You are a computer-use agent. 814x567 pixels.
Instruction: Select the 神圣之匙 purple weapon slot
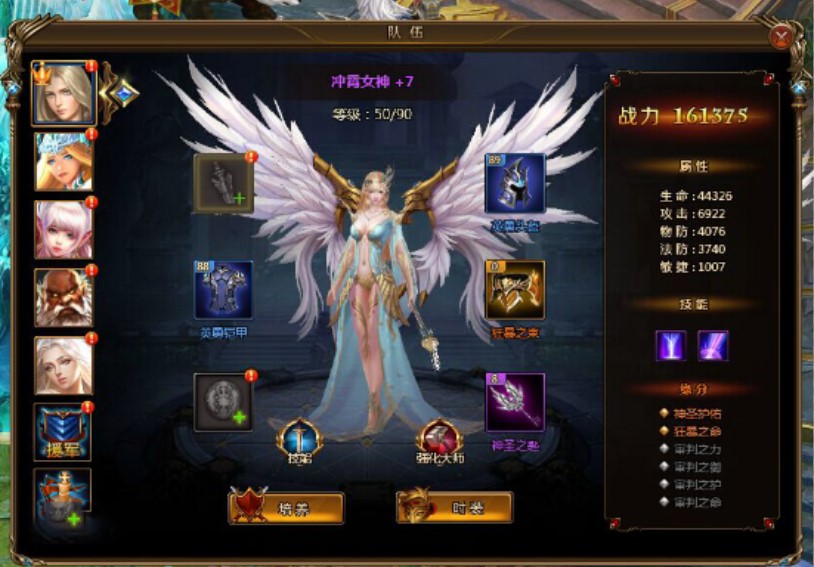[x=515, y=402]
